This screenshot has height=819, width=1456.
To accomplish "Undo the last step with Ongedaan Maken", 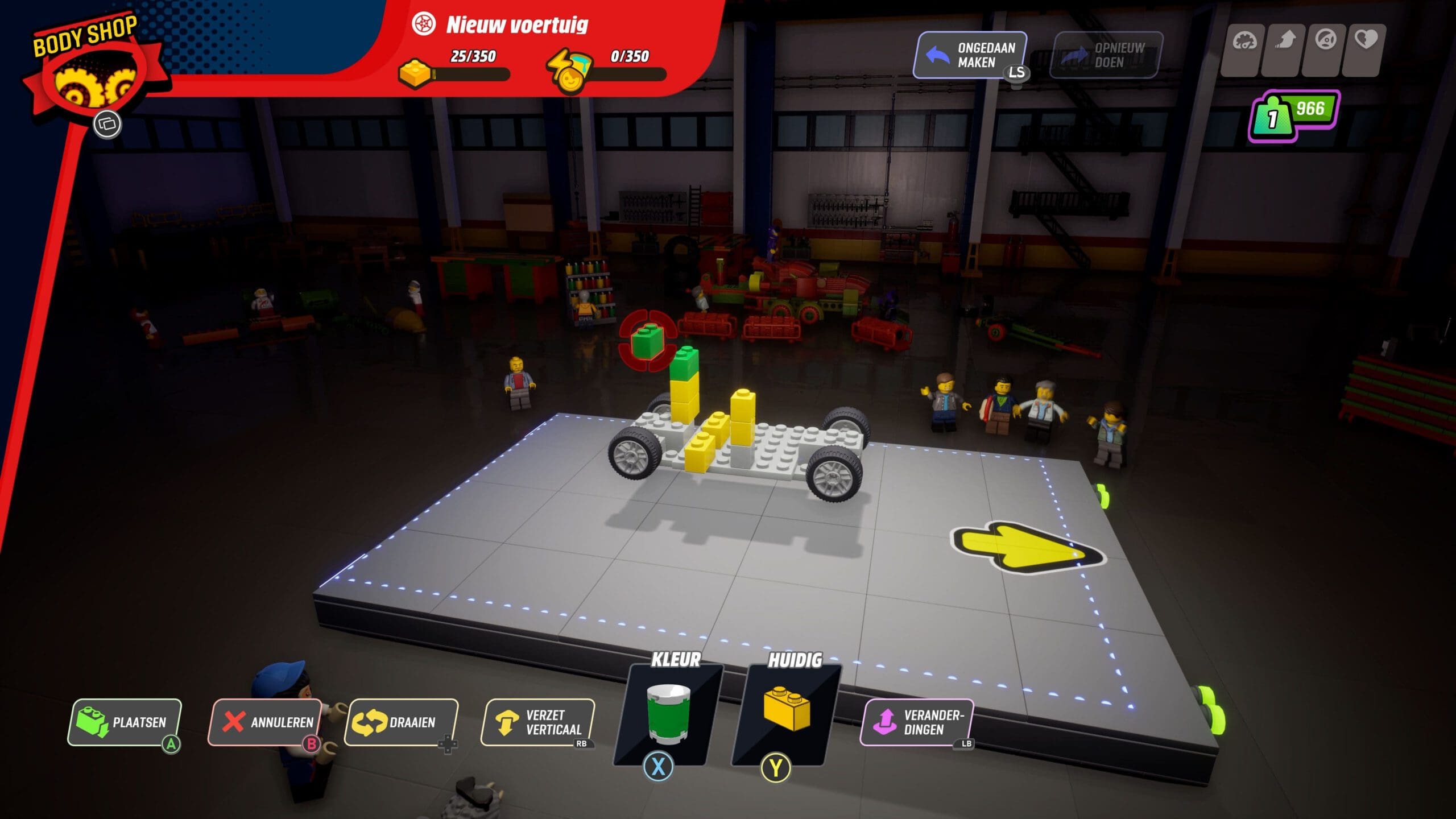I will pyautogui.click(x=970, y=55).
